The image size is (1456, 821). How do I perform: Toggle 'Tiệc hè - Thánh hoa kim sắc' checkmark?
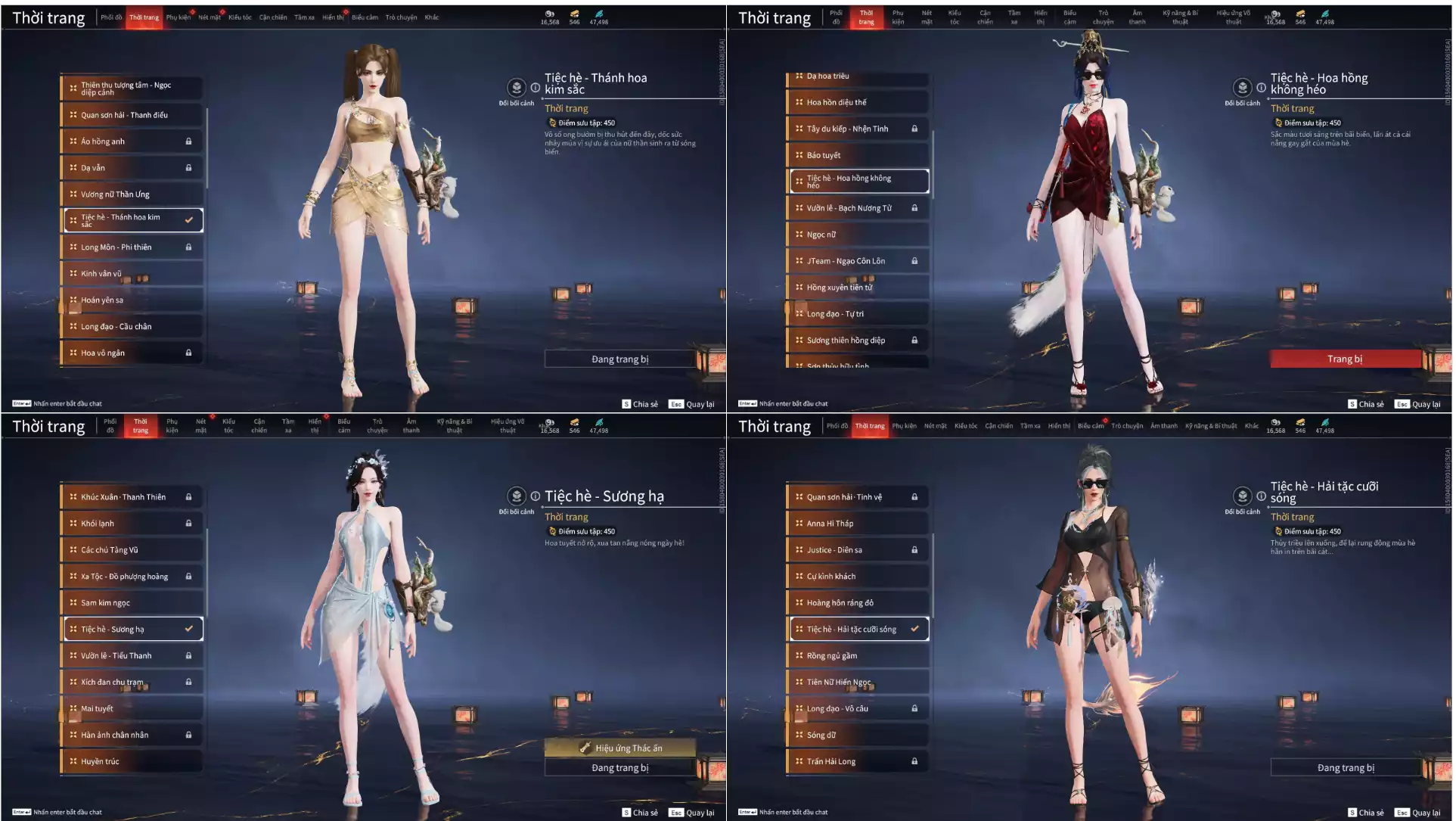[188, 220]
